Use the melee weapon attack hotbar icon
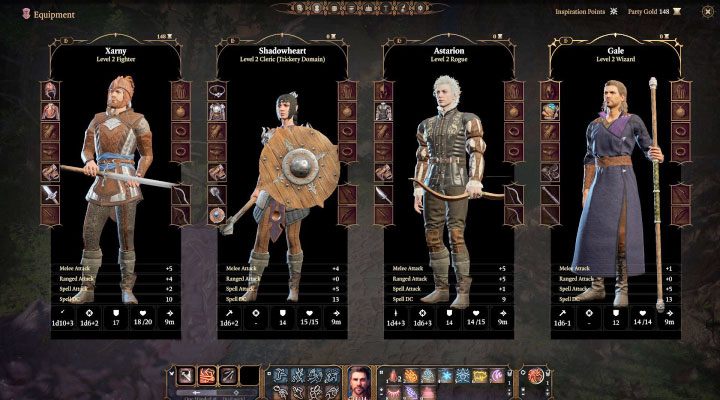Image resolution: width=720 pixels, height=400 pixels. coord(187,376)
